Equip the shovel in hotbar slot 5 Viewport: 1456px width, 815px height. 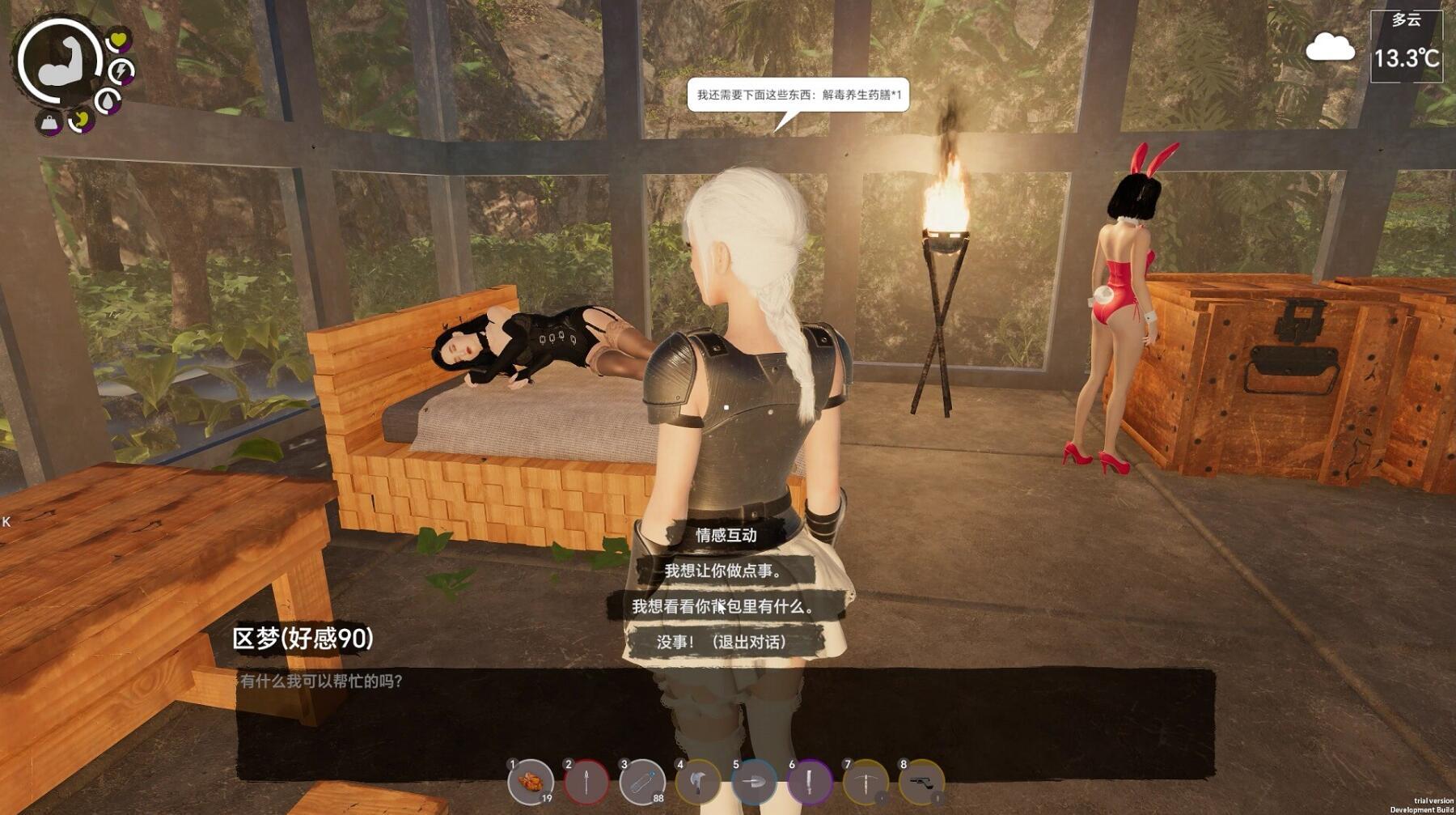(755, 781)
